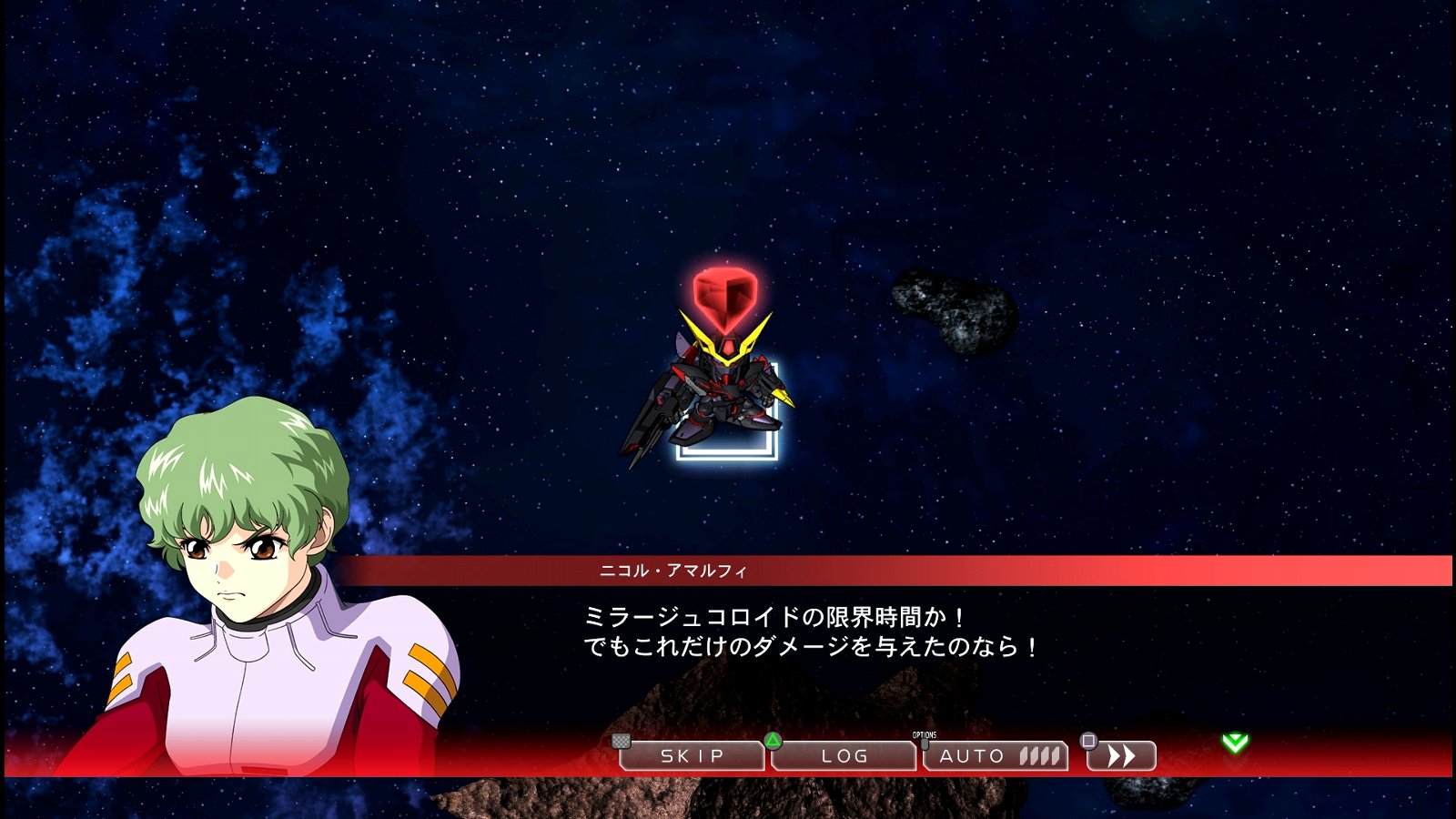Activate the fast-forward double-arrow icon

(x=1123, y=755)
